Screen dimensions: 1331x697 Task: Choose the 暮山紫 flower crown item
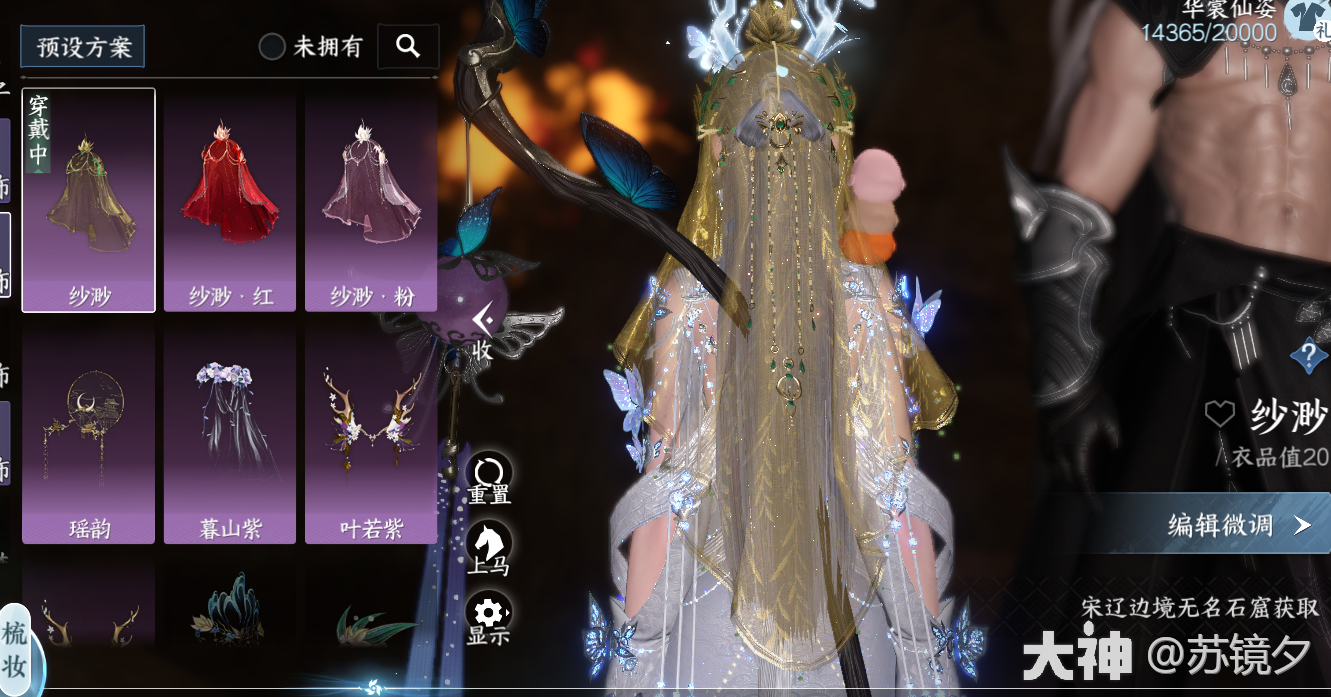pyautogui.click(x=230, y=435)
